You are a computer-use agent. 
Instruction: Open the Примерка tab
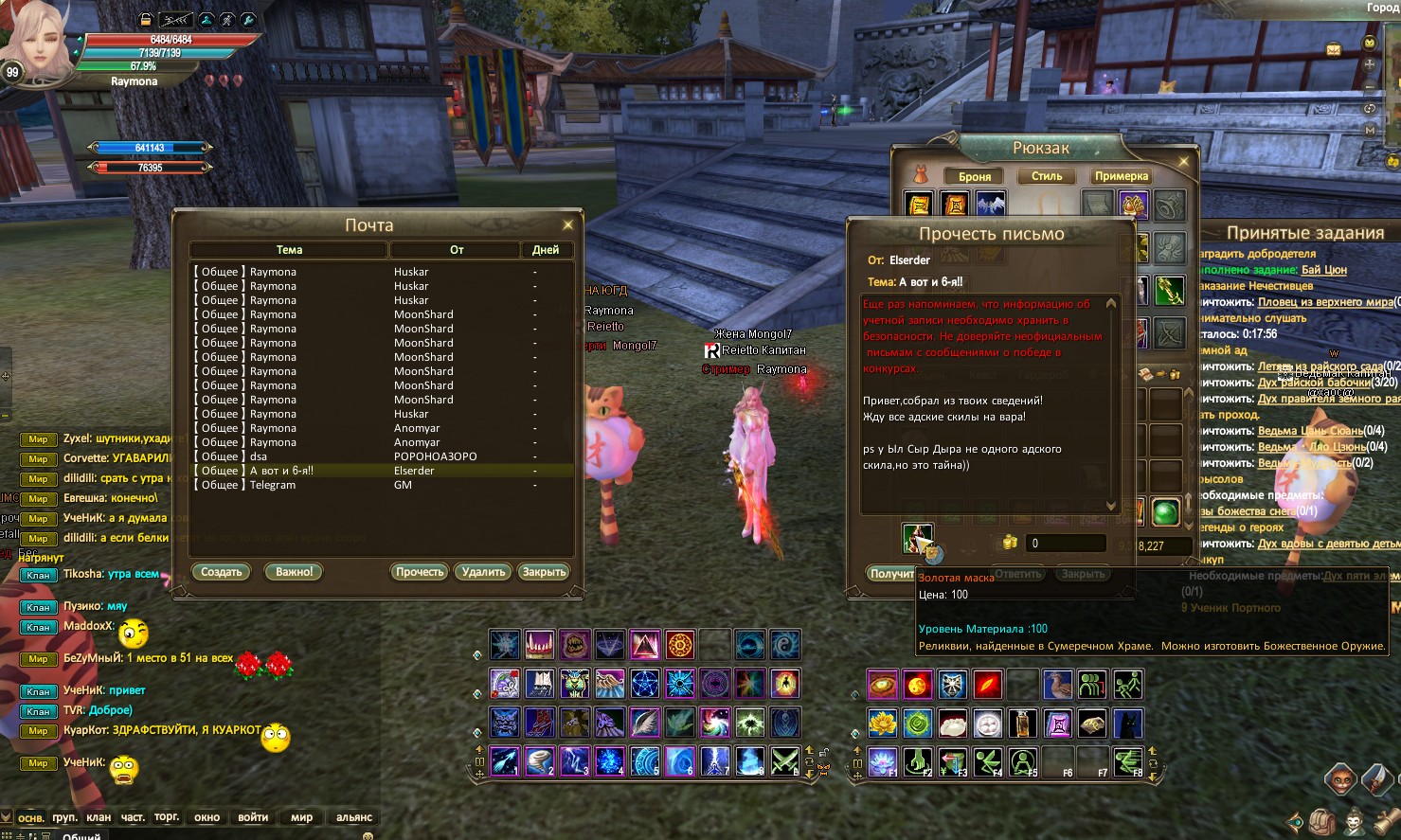(x=1122, y=176)
